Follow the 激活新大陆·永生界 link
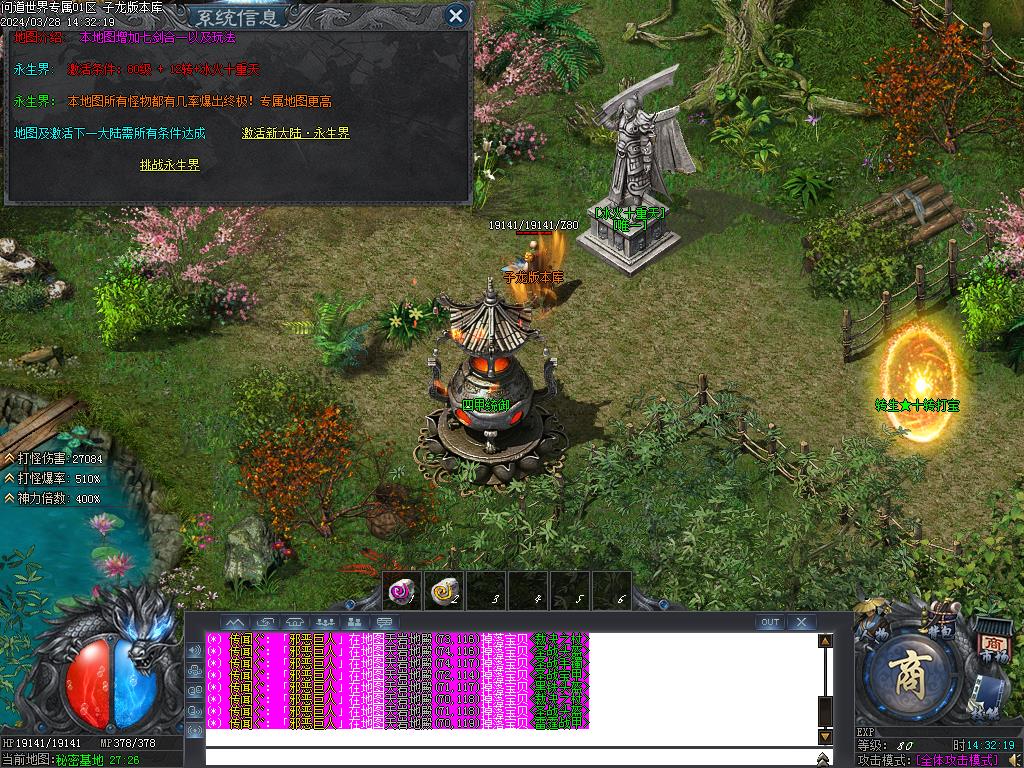Screen dimensions: 1024x768 click(295, 133)
